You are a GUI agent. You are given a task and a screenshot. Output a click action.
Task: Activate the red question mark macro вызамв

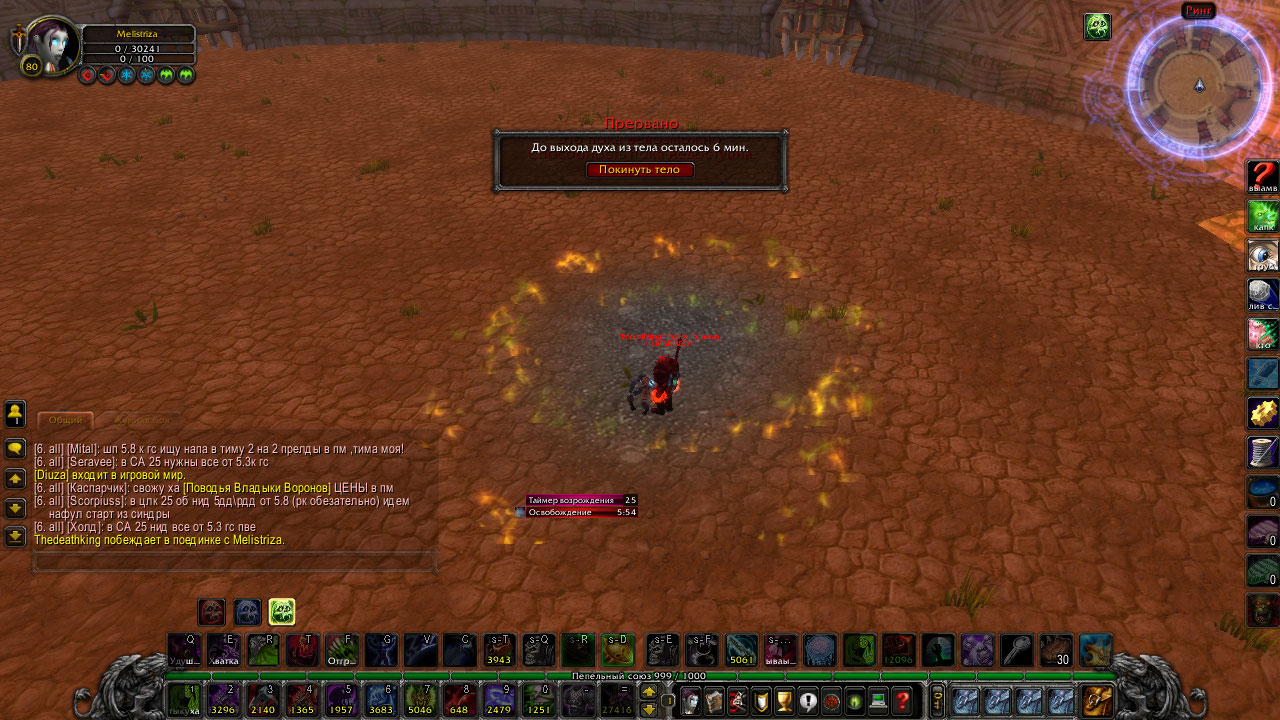click(x=1262, y=177)
